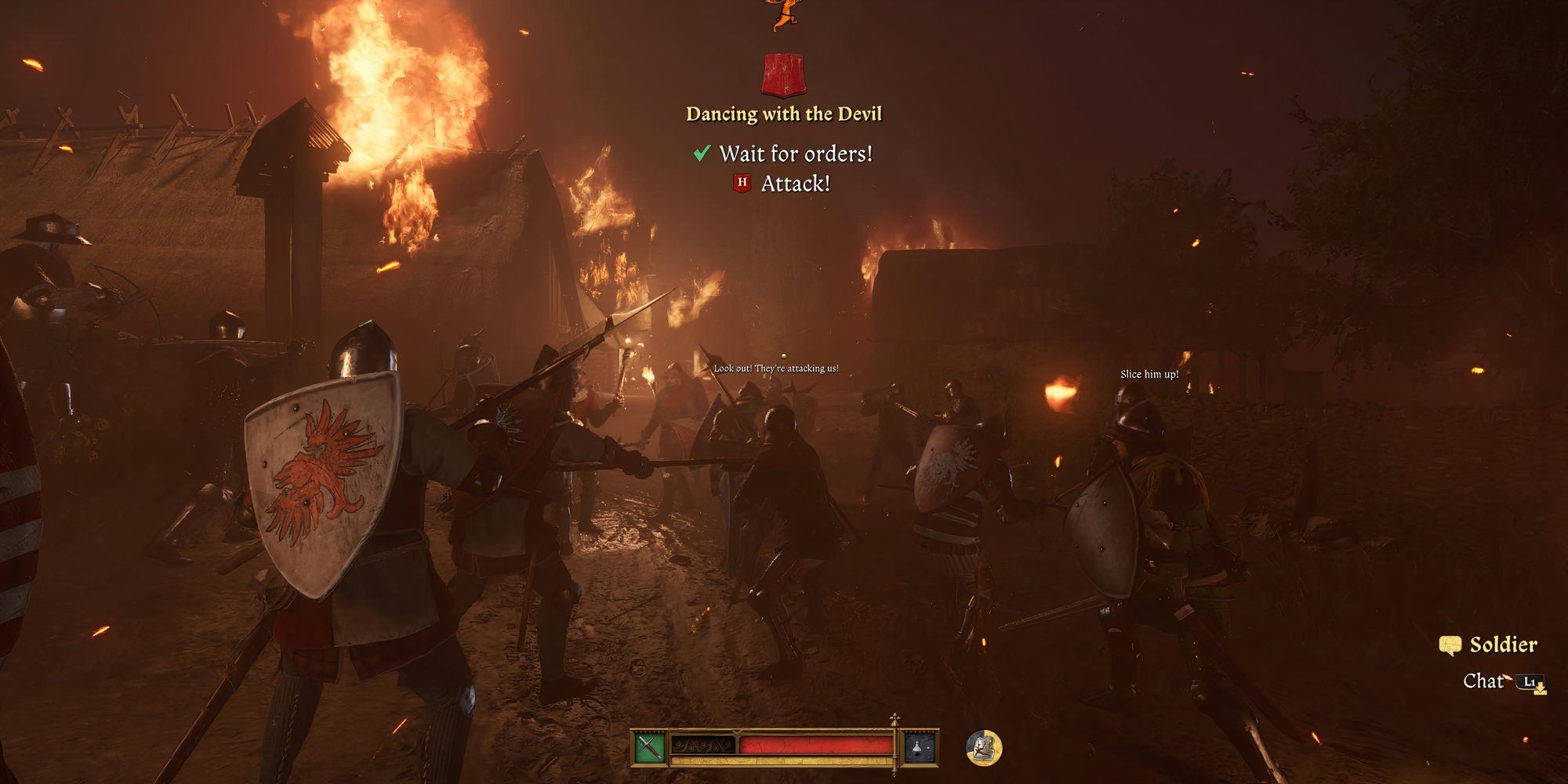Screen dimensions: 1568x784
Task: Choose the Chat option with Soldier
Action: (x=1484, y=681)
